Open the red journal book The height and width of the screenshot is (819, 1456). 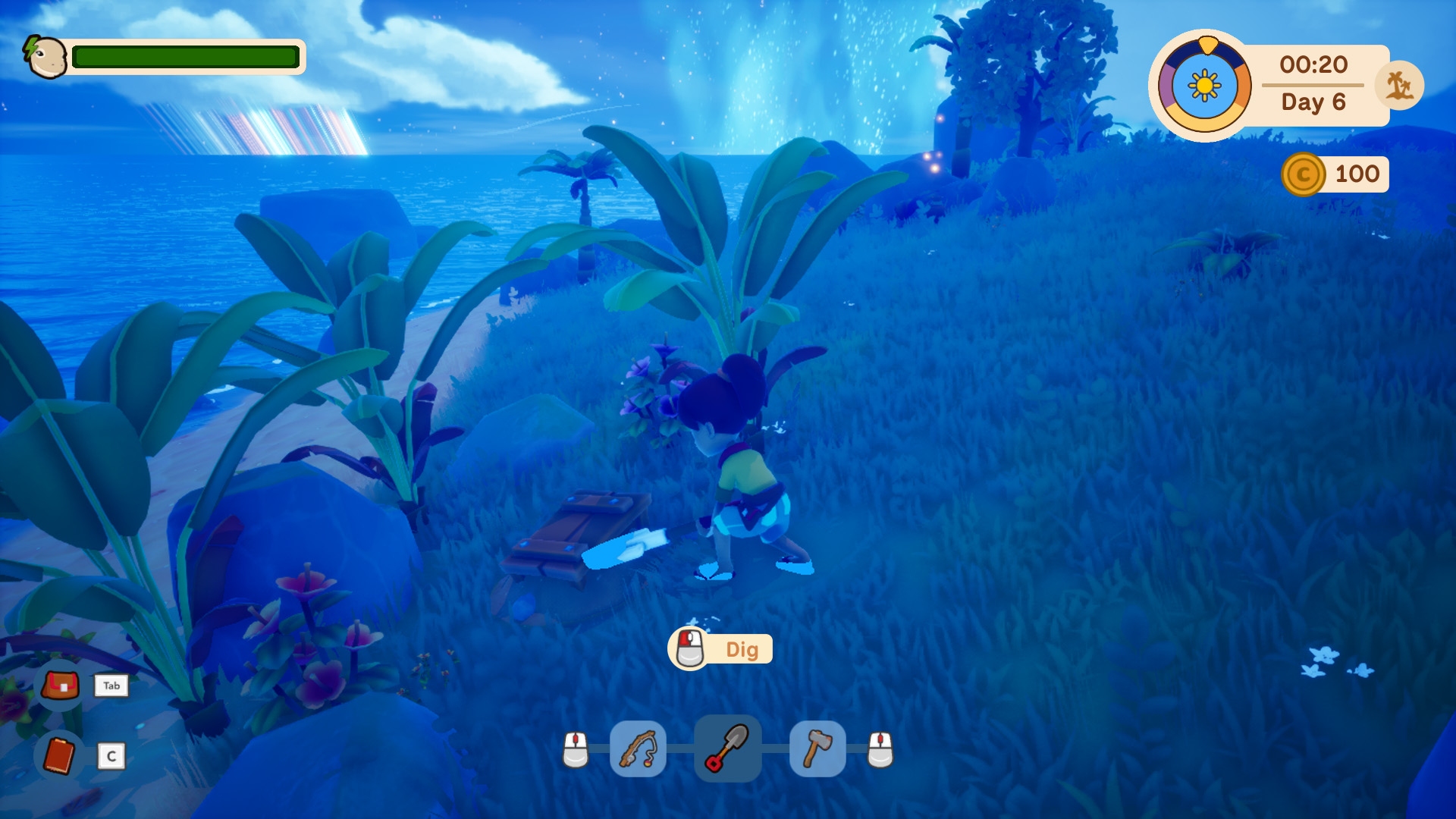click(x=59, y=755)
